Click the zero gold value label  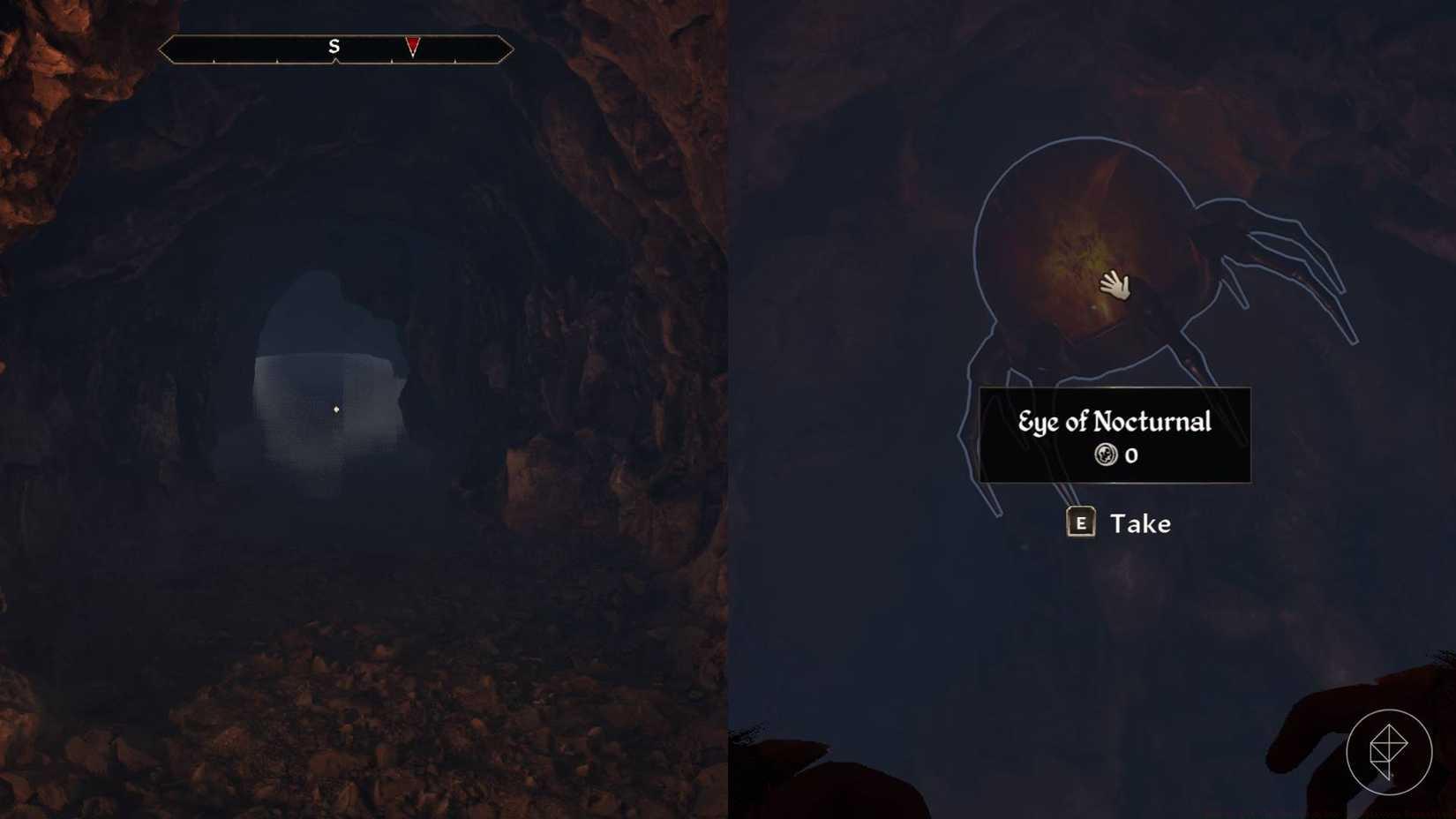tap(1130, 455)
